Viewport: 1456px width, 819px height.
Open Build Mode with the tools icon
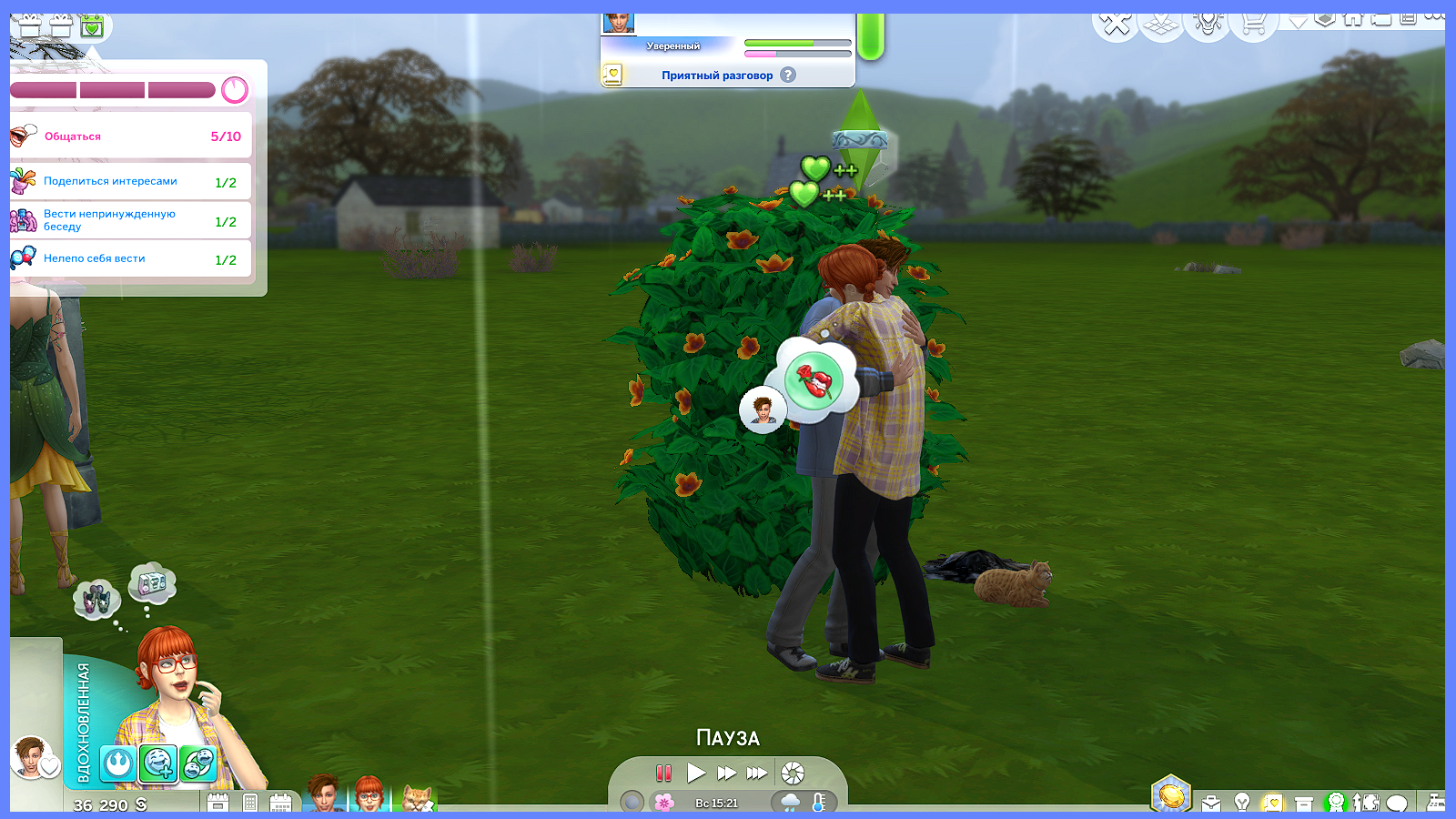point(1116,24)
